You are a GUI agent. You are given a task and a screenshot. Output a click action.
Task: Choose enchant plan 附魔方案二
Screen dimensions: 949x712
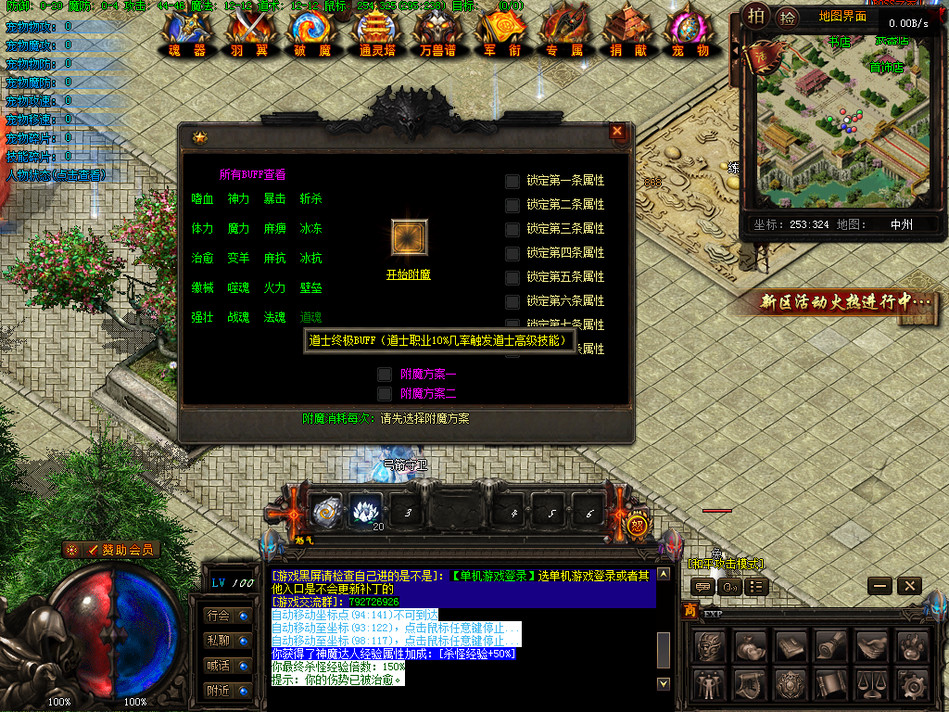384,394
